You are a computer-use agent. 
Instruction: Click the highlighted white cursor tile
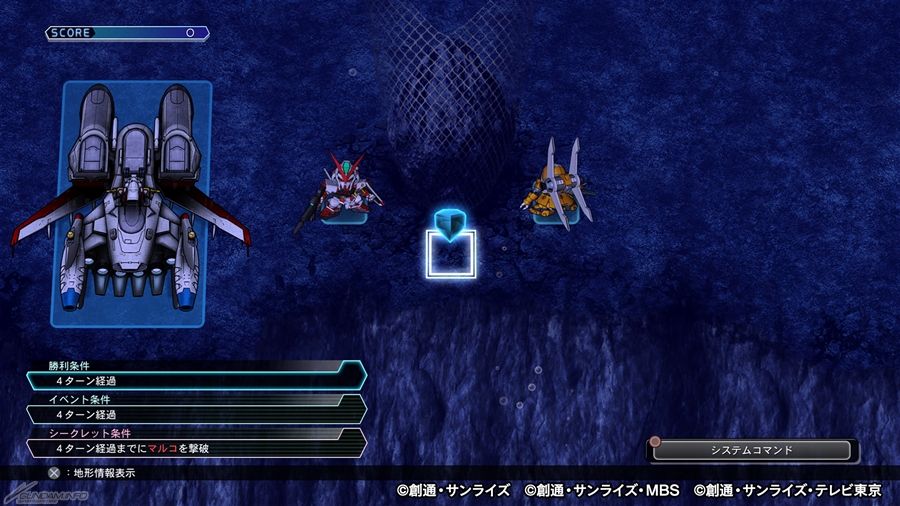coord(451,254)
